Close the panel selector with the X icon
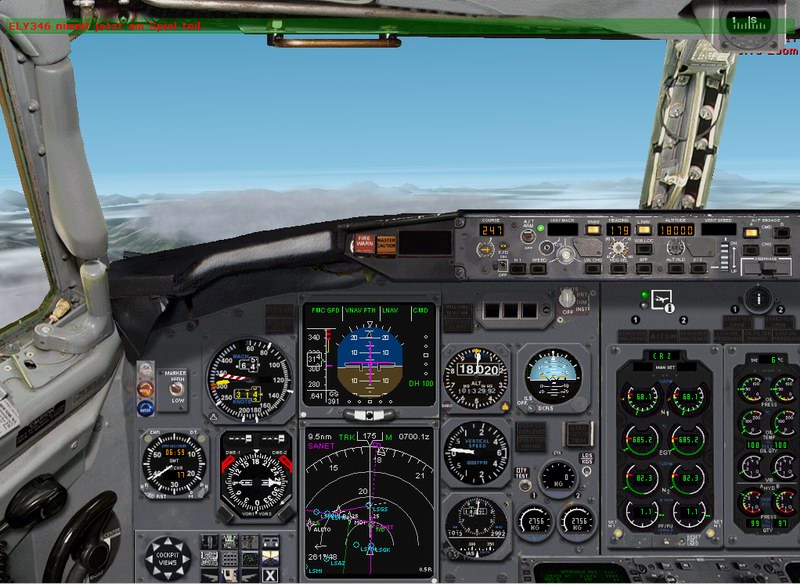The height and width of the screenshot is (584, 800). click(x=270, y=573)
